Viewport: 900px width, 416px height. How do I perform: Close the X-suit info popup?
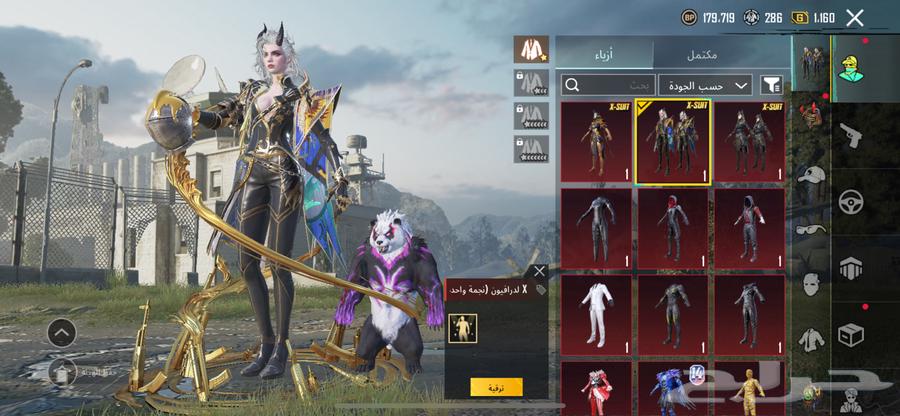point(539,271)
